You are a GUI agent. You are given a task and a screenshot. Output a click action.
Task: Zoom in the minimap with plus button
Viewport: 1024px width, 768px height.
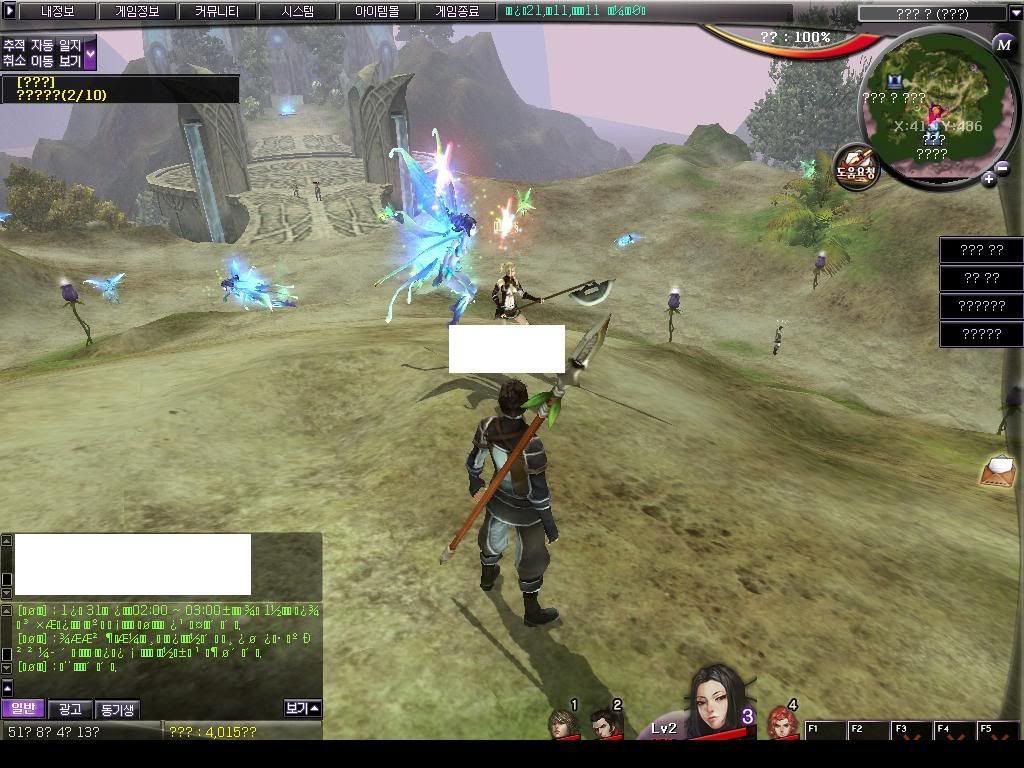(989, 179)
